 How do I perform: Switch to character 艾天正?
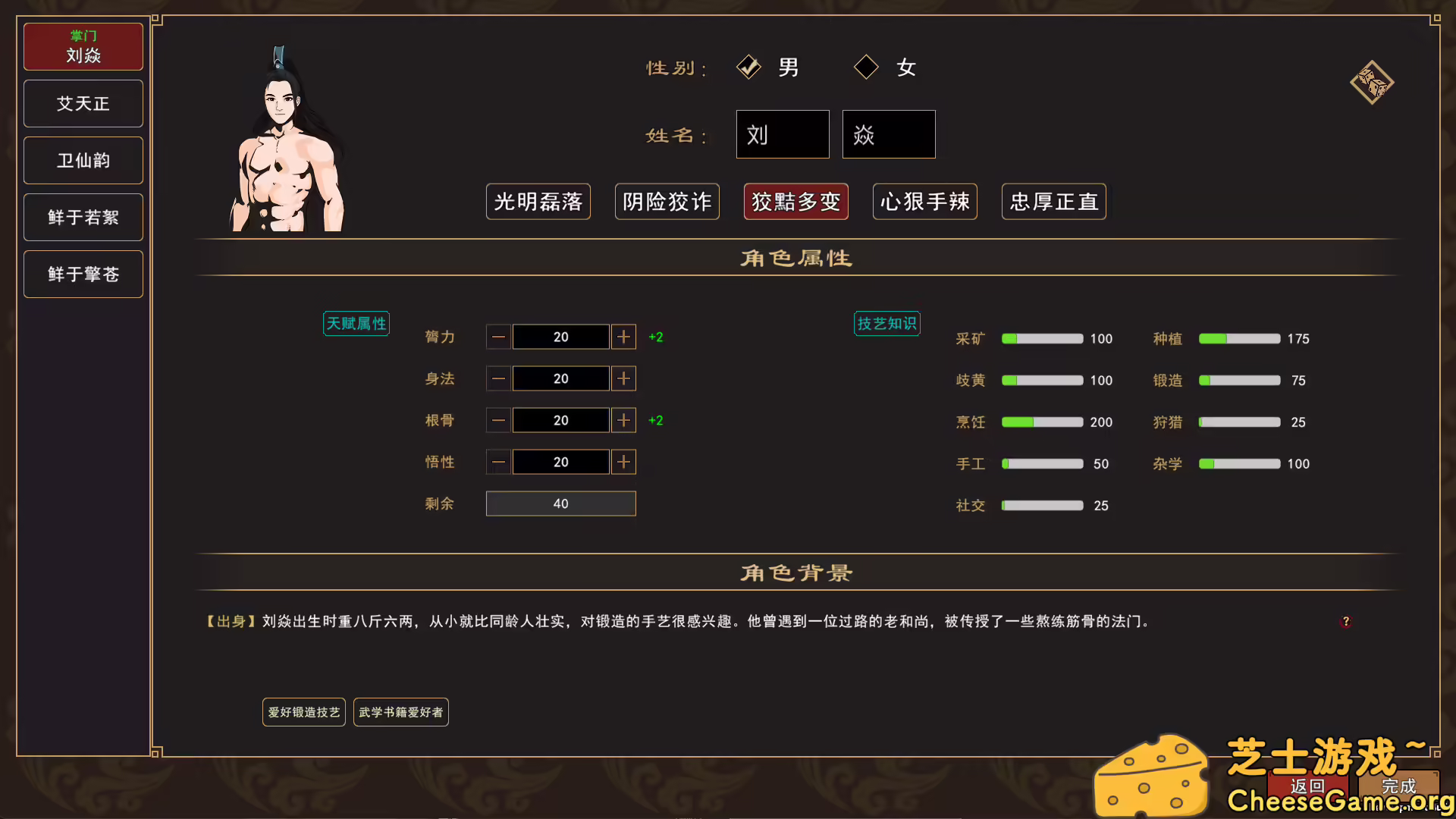coord(83,103)
